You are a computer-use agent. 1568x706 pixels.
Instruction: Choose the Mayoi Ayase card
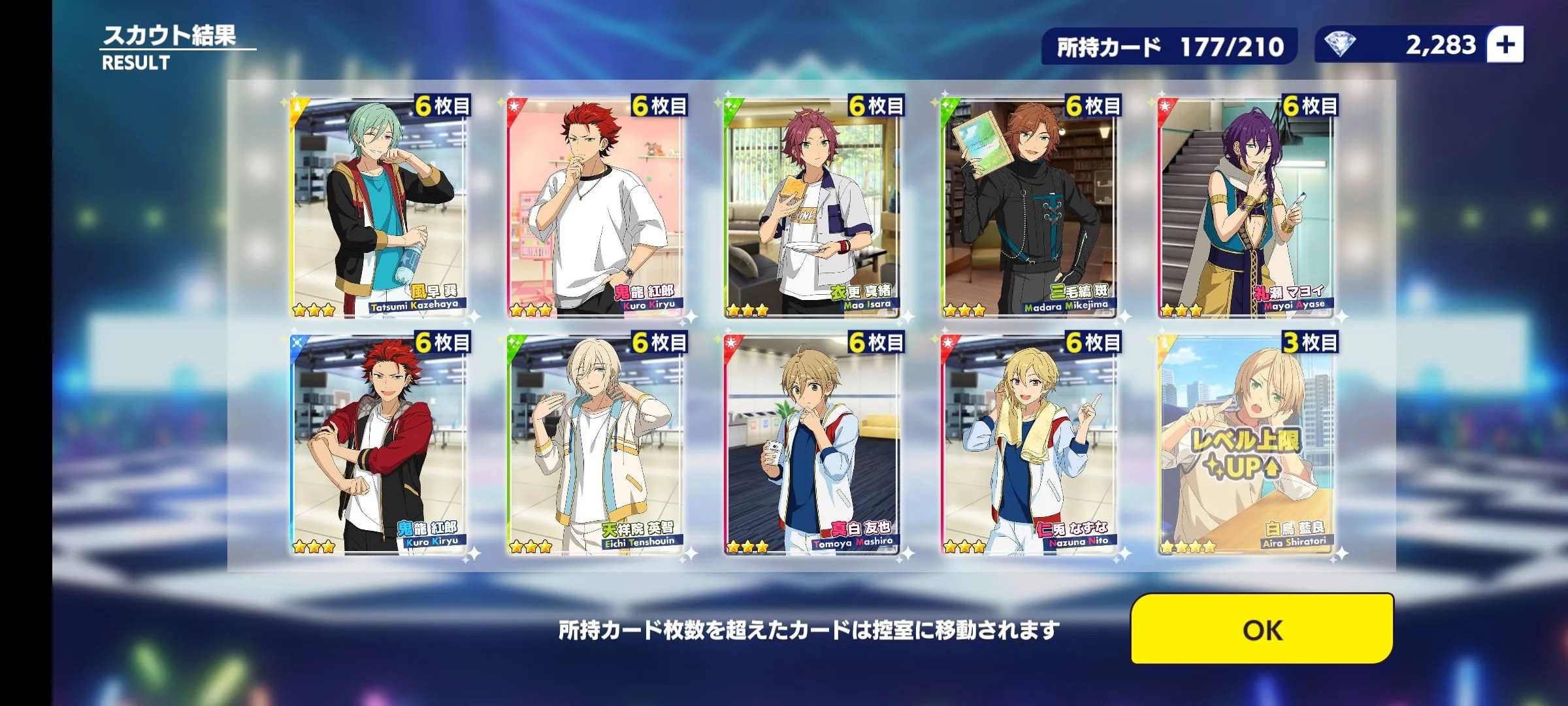[x=1245, y=208]
